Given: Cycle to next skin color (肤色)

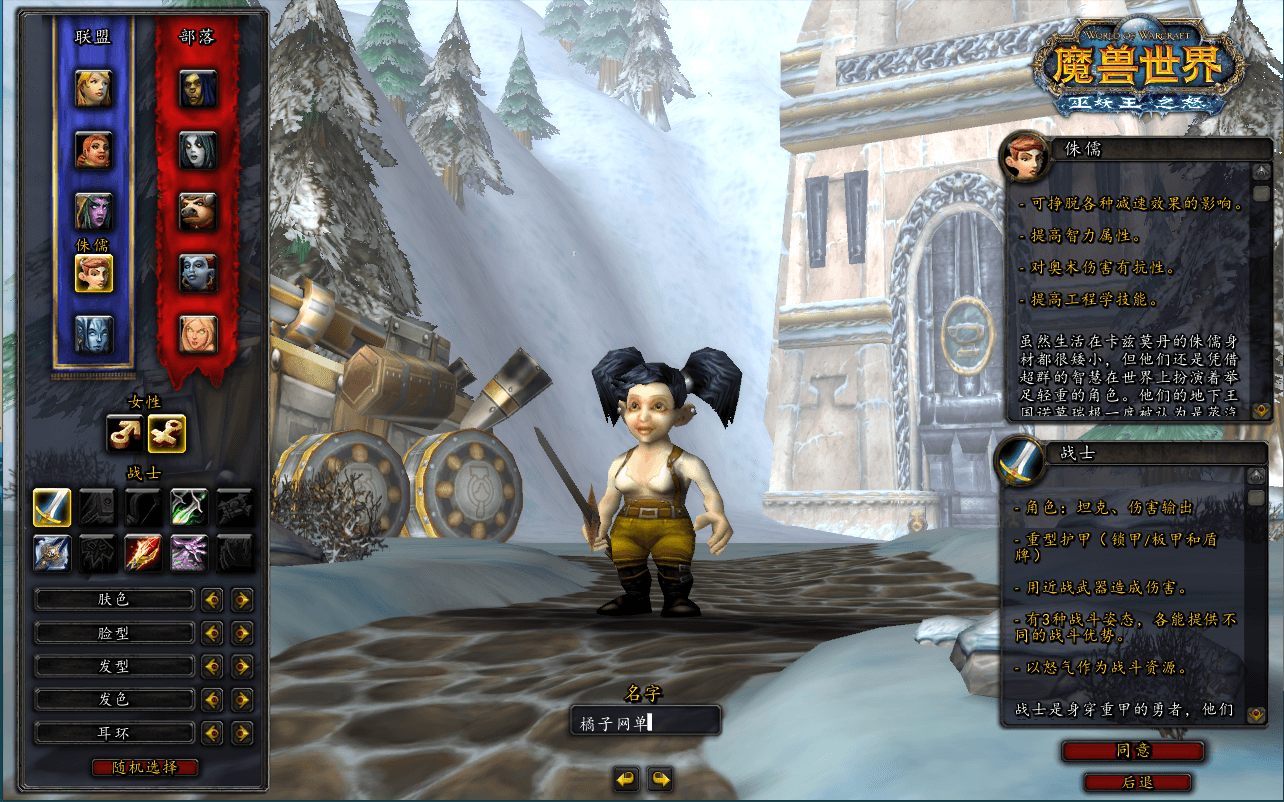Looking at the screenshot, I should [x=242, y=600].
